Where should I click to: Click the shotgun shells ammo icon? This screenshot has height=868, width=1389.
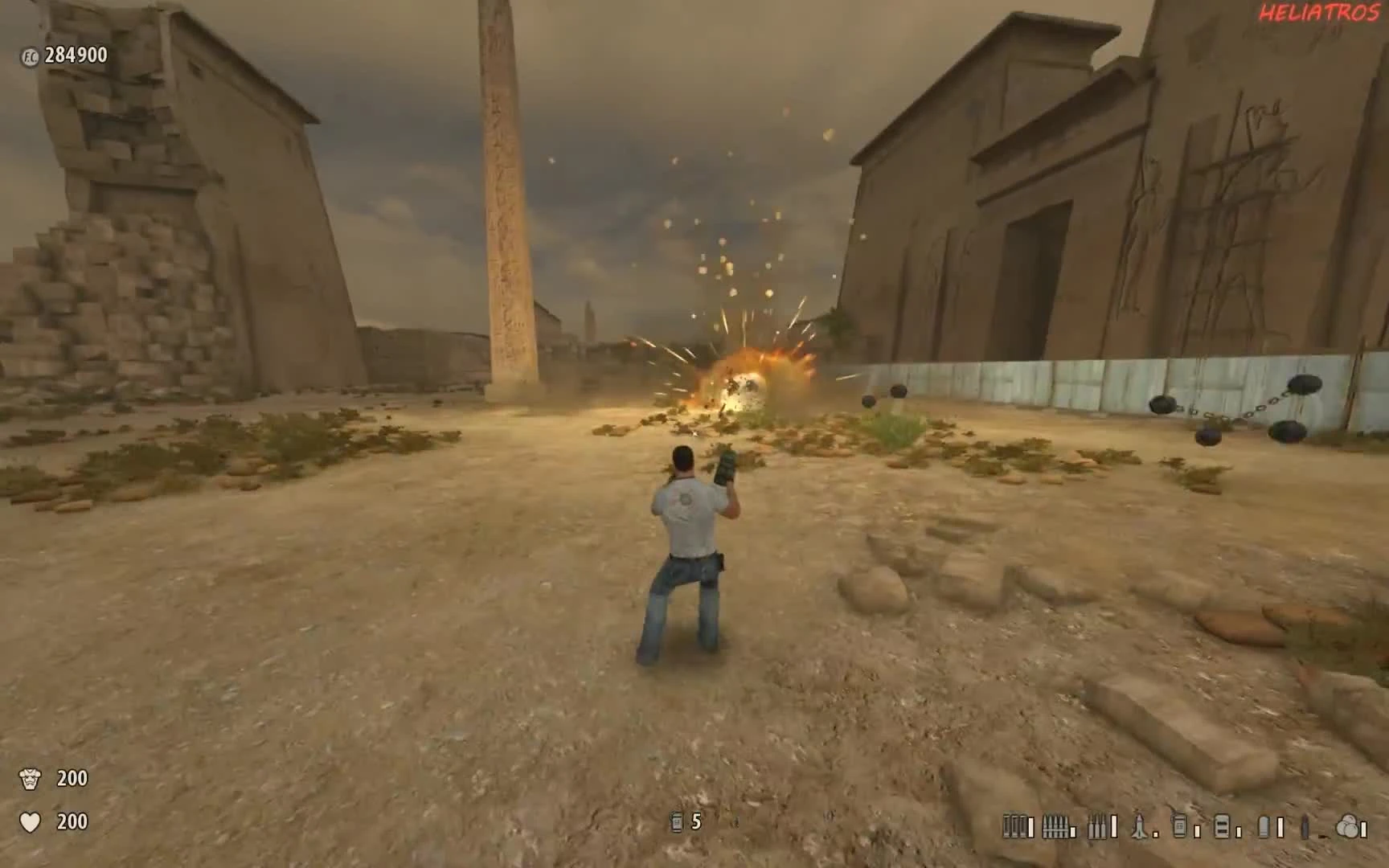click(x=1014, y=826)
